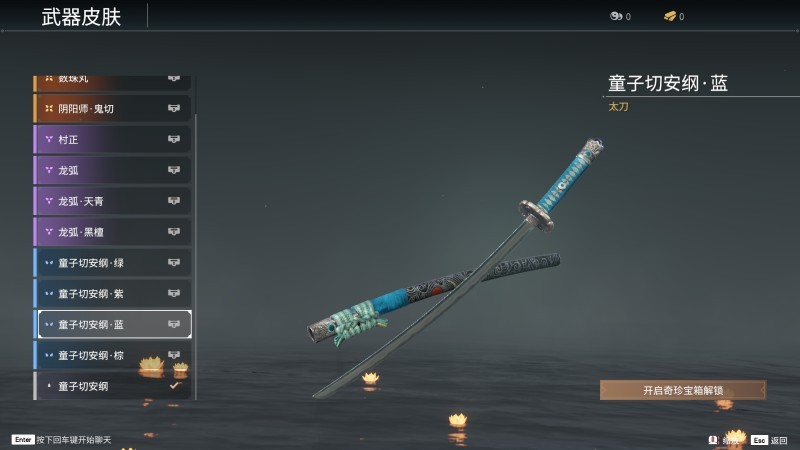Viewport: 800px width, 450px height.
Task: Select the 龙弧·黑檀 skin entry
Action: [112, 232]
